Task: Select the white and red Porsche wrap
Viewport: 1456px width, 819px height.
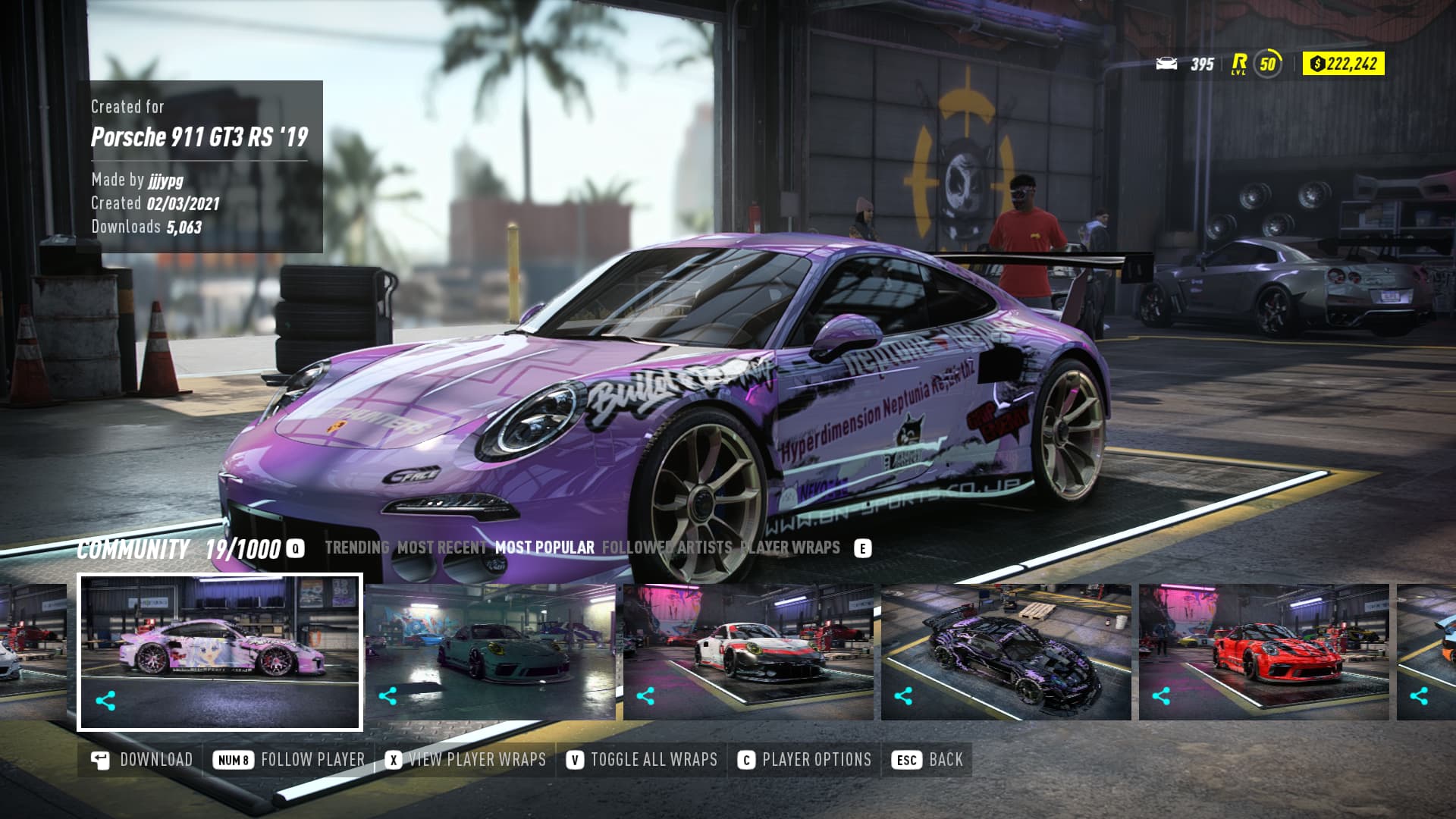Action: pos(748,651)
